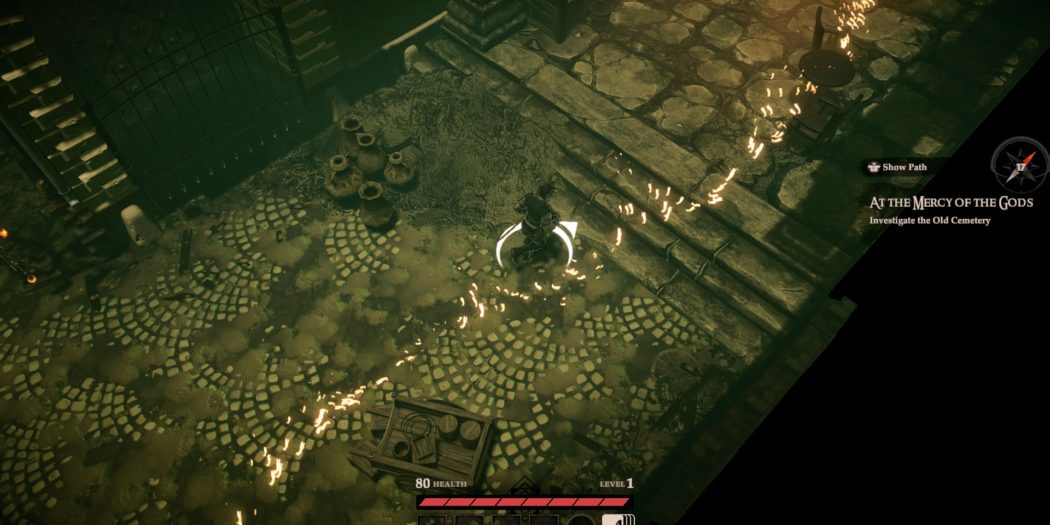1050x525 pixels.
Task: Open the At the Mercy of the Gods quest
Action: [950, 203]
